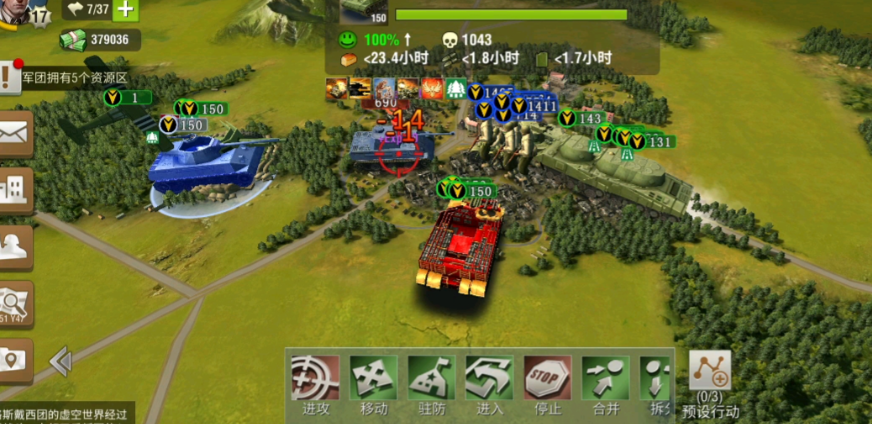
Task: Click the green plus button beside 7/37
Action: [125, 10]
